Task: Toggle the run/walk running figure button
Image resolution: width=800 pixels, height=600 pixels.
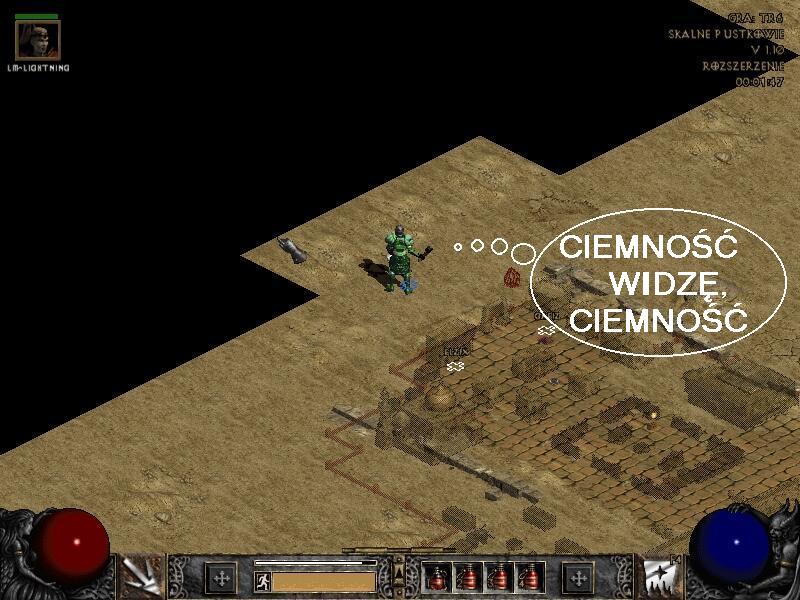Action: [x=262, y=581]
